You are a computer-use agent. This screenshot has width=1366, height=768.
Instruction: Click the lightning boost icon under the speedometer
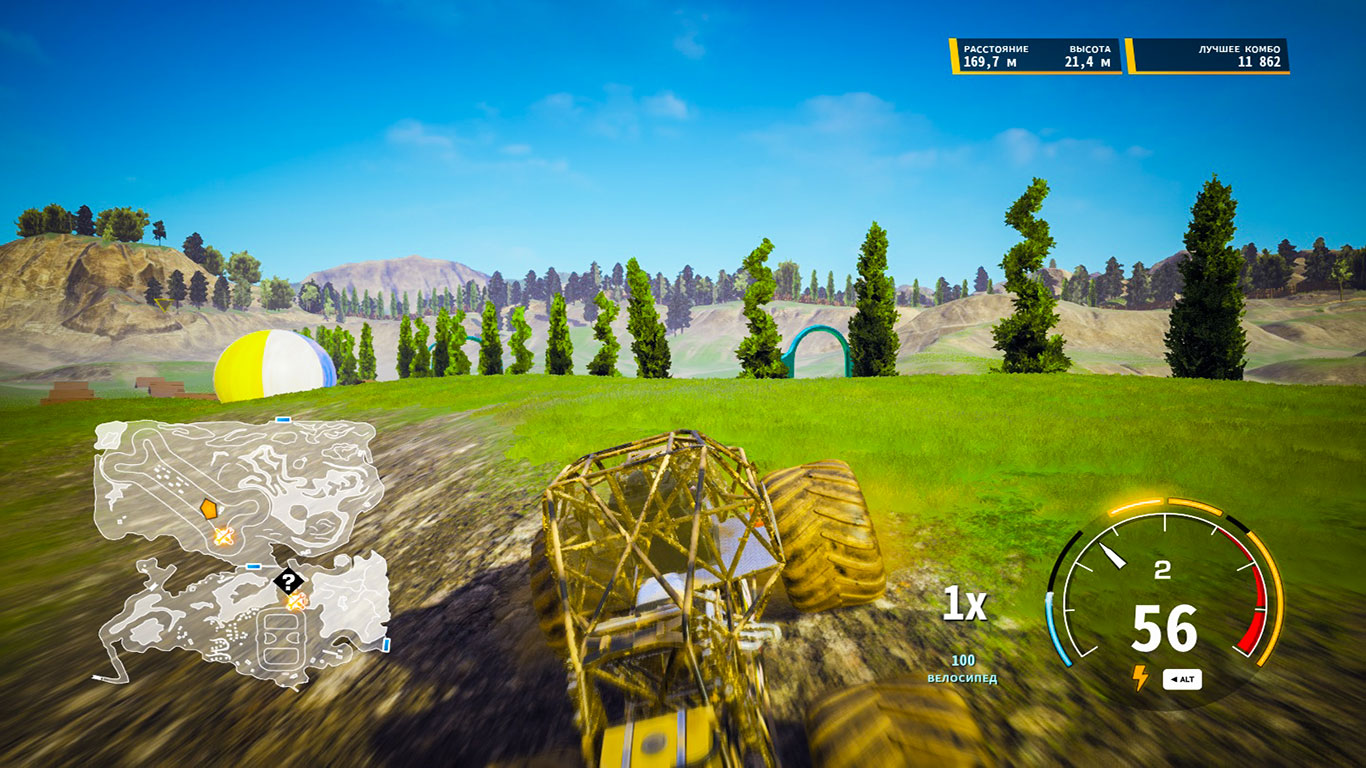tap(1140, 676)
